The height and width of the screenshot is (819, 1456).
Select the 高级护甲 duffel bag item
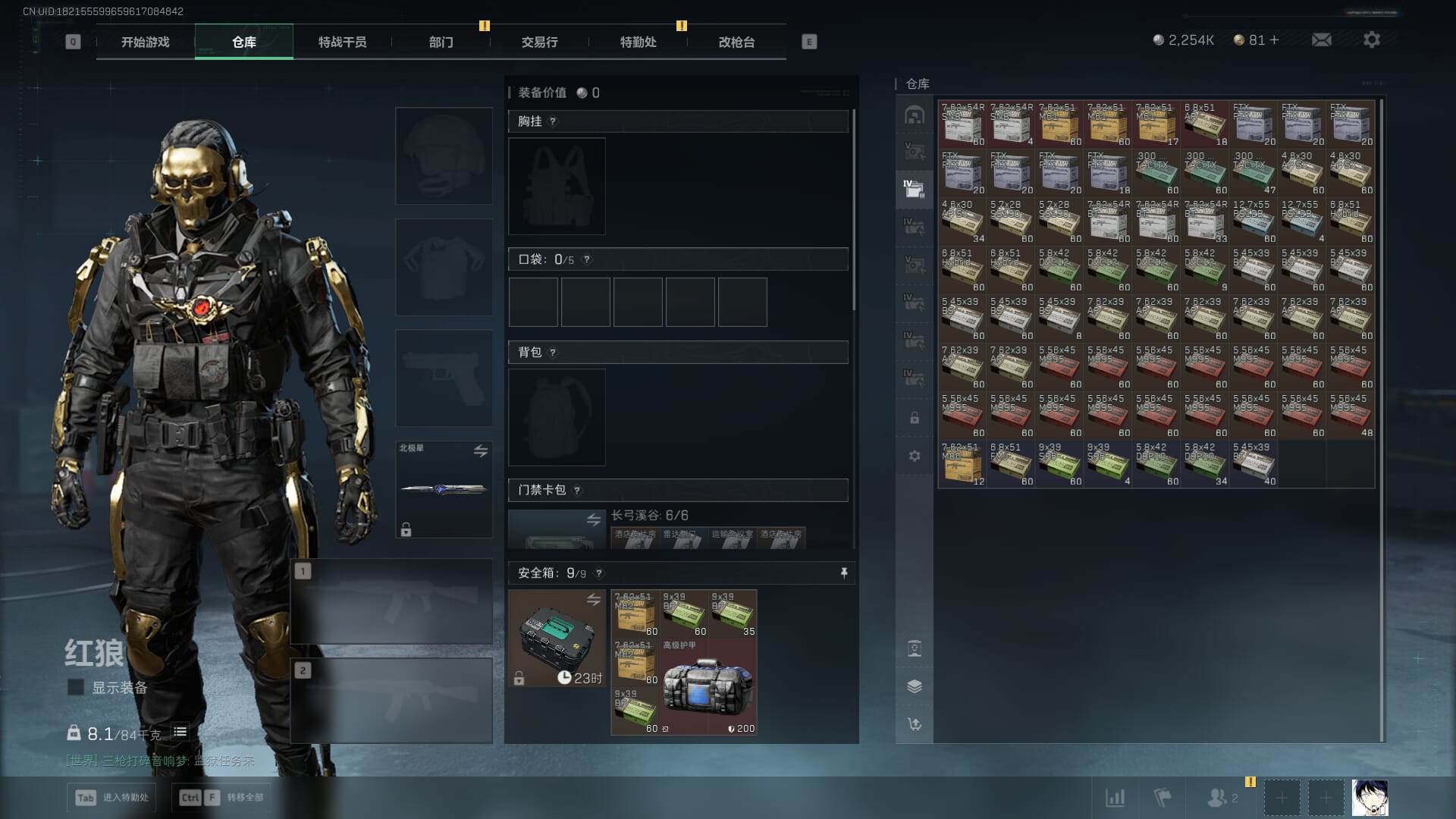(708, 687)
